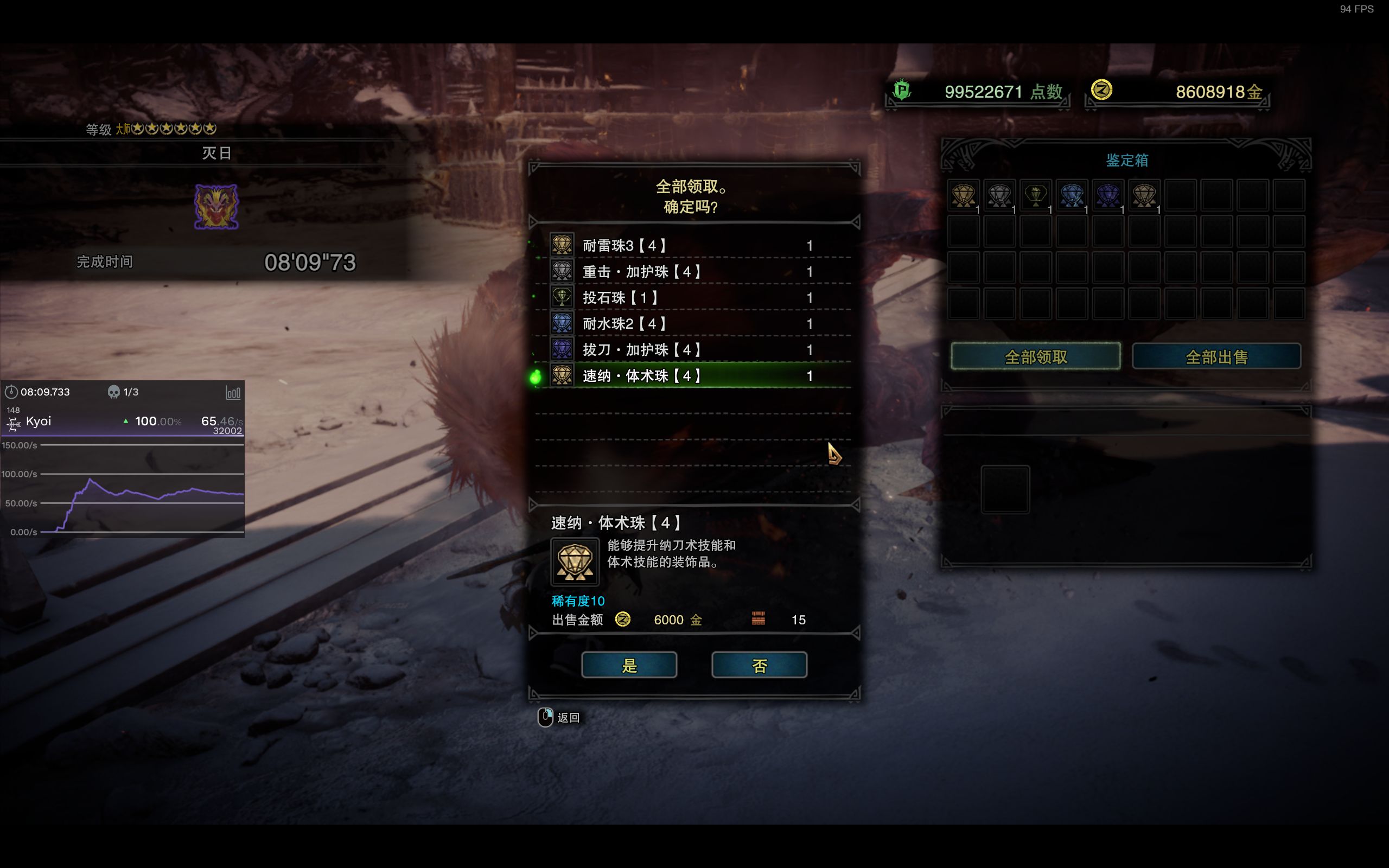The image size is (1389, 868).
Task: Select the 重击・加护珠【4】 row
Action: pyautogui.click(x=694, y=272)
